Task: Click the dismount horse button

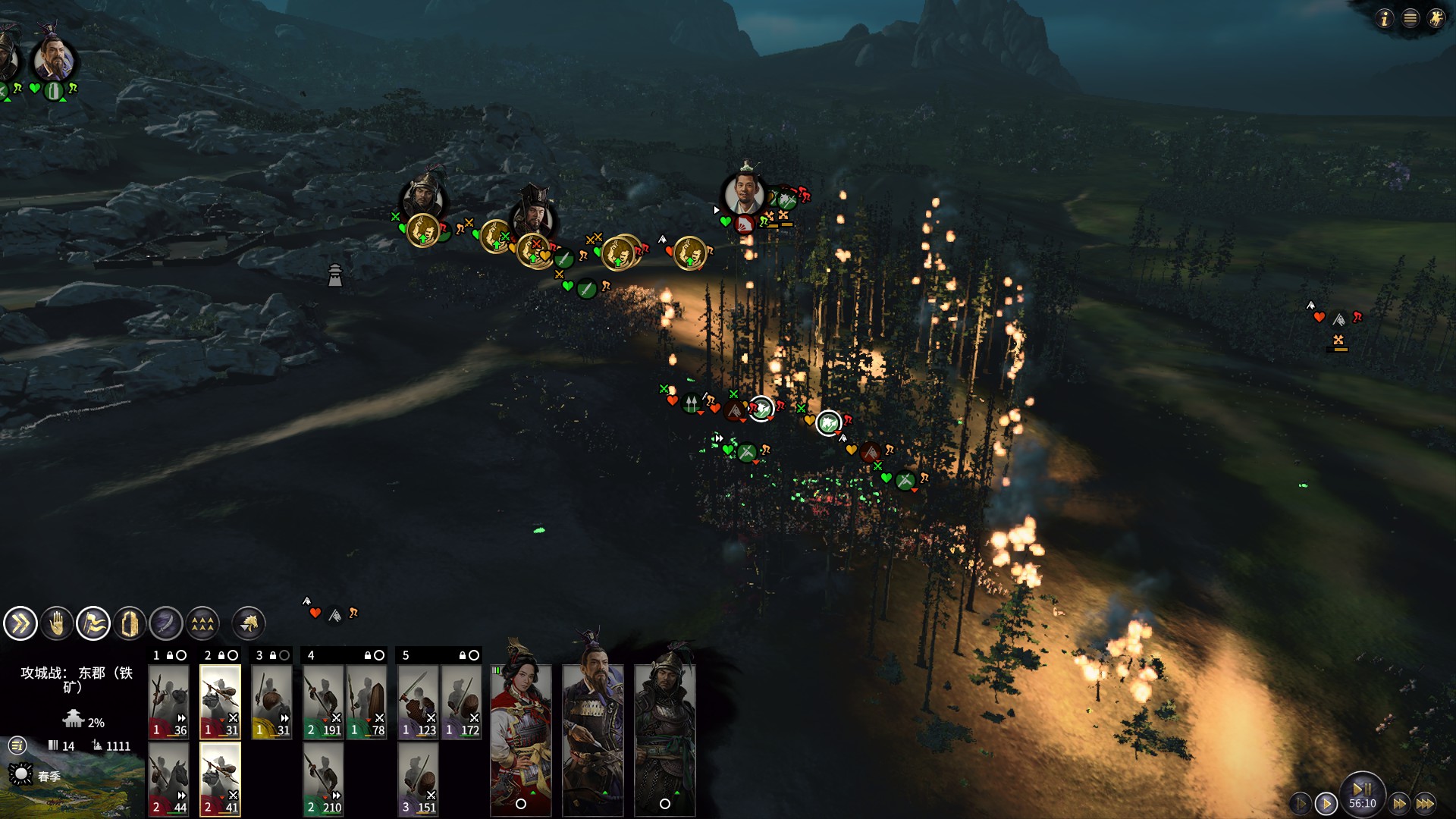Action: click(249, 624)
